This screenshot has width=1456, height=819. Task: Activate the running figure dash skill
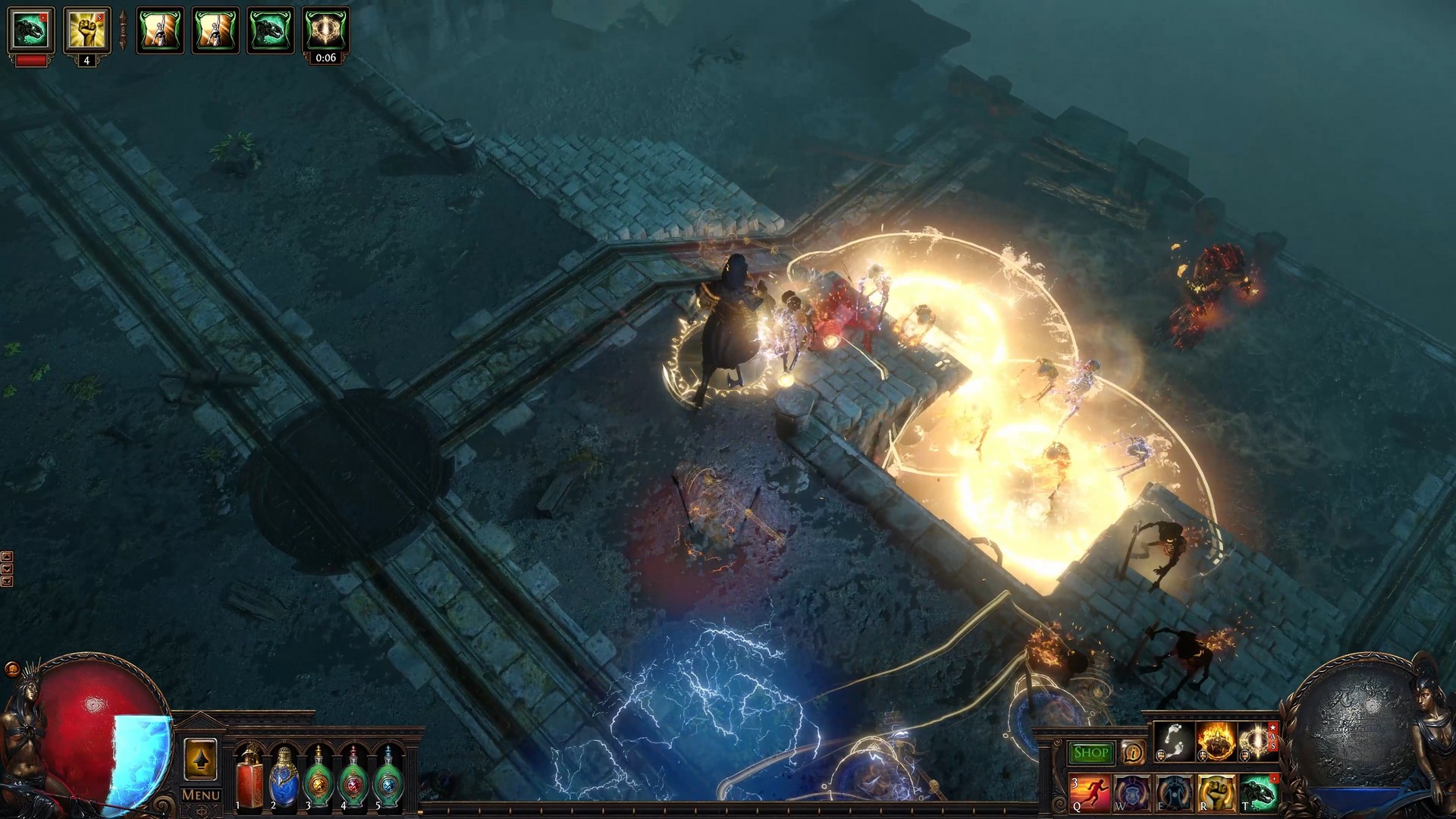(x=1090, y=792)
